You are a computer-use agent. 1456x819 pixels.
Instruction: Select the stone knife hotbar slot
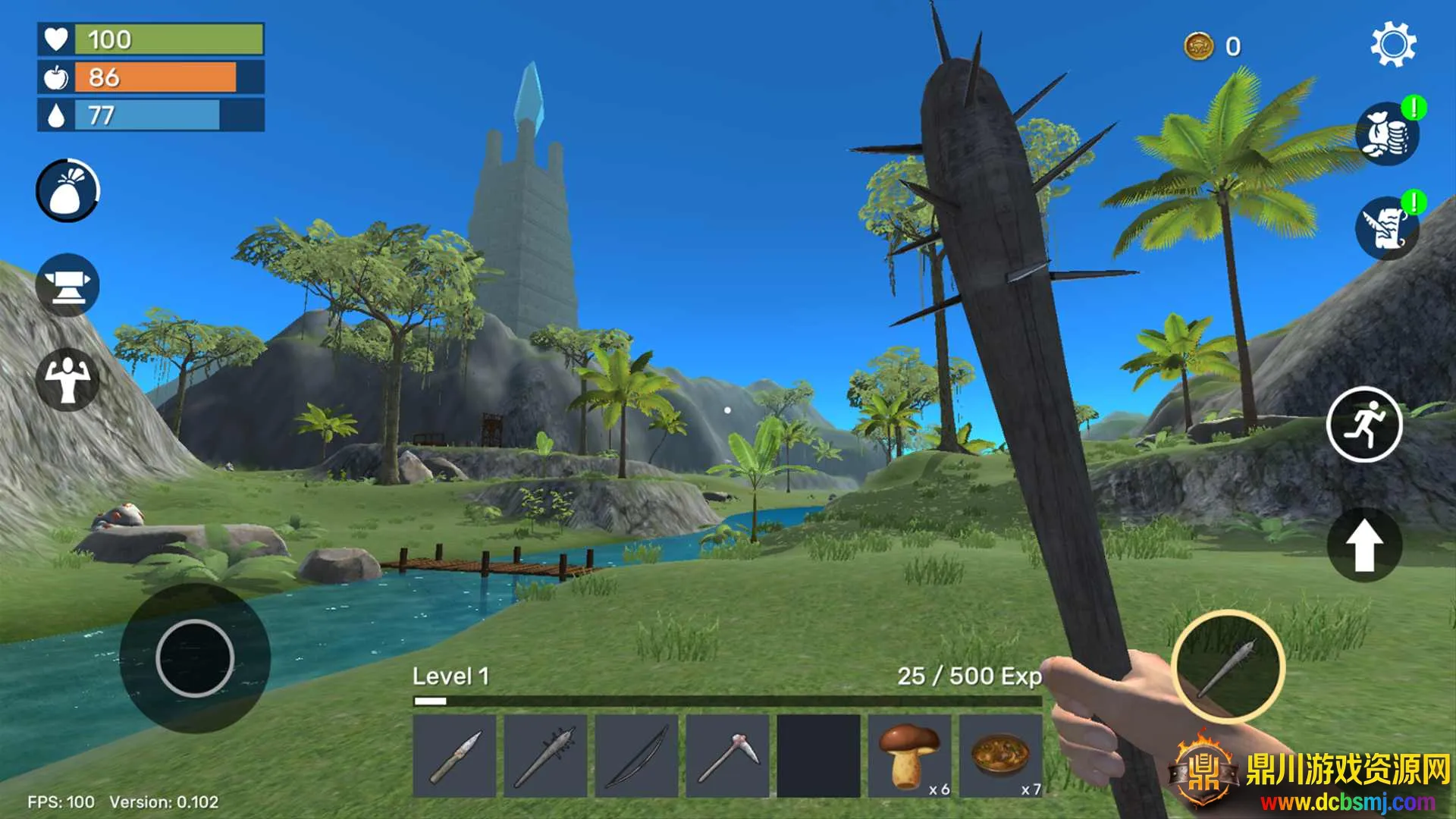point(454,756)
